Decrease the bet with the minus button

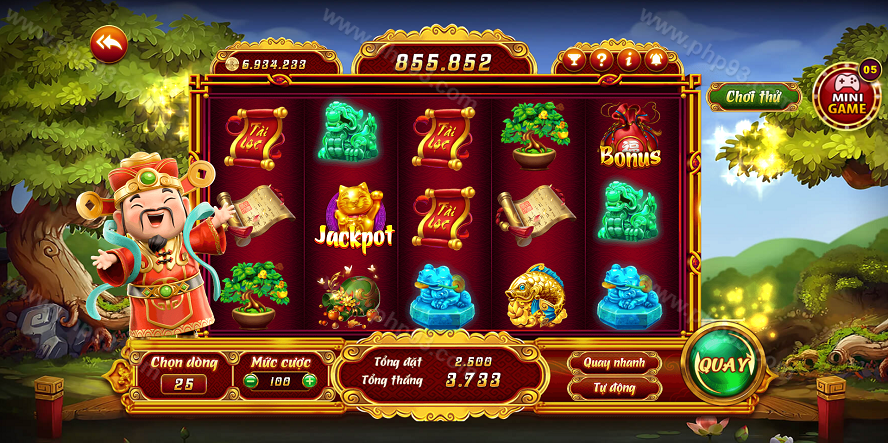pyautogui.click(x=250, y=381)
